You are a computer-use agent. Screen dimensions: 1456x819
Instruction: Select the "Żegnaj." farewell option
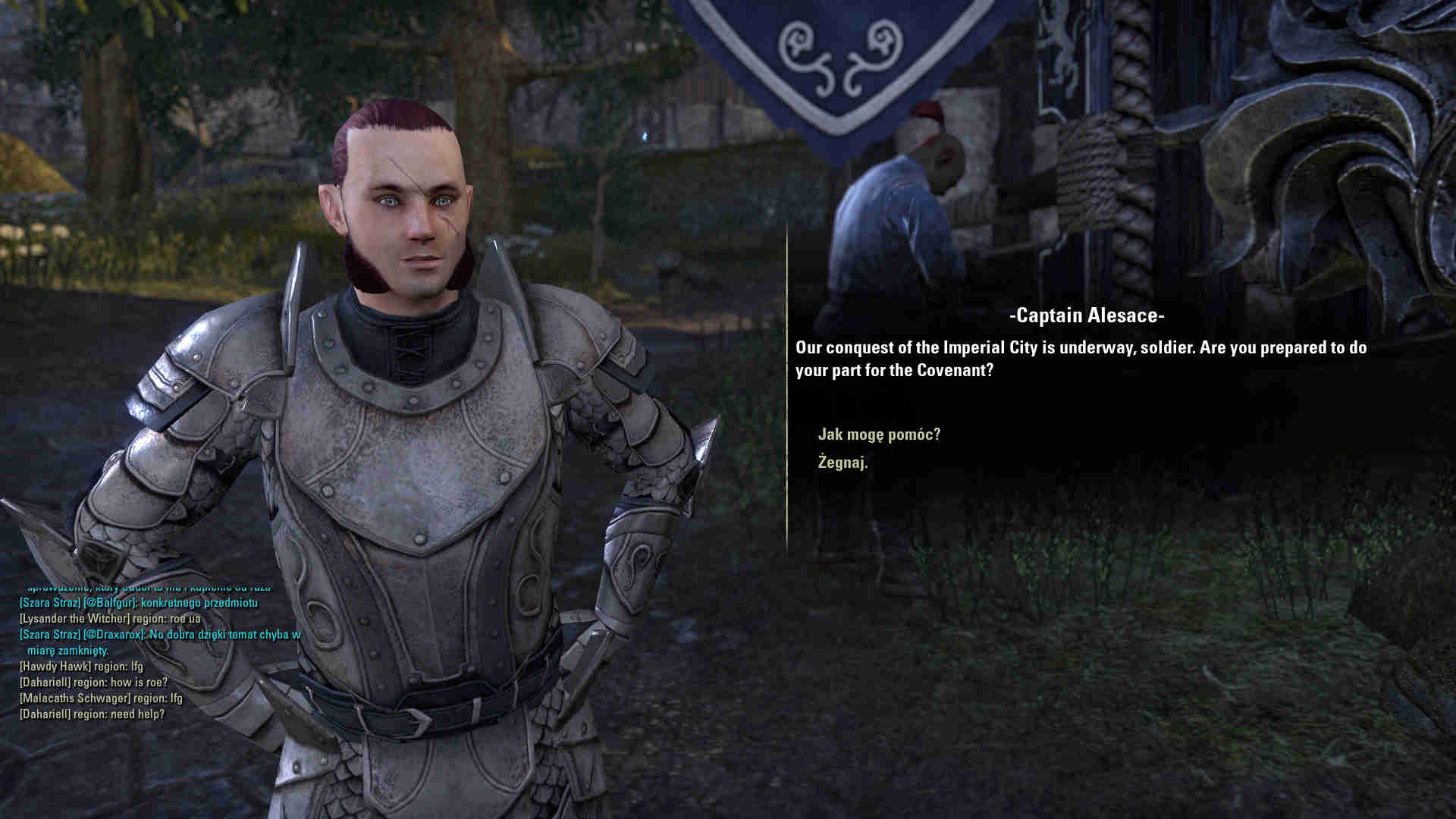click(x=843, y=462)
